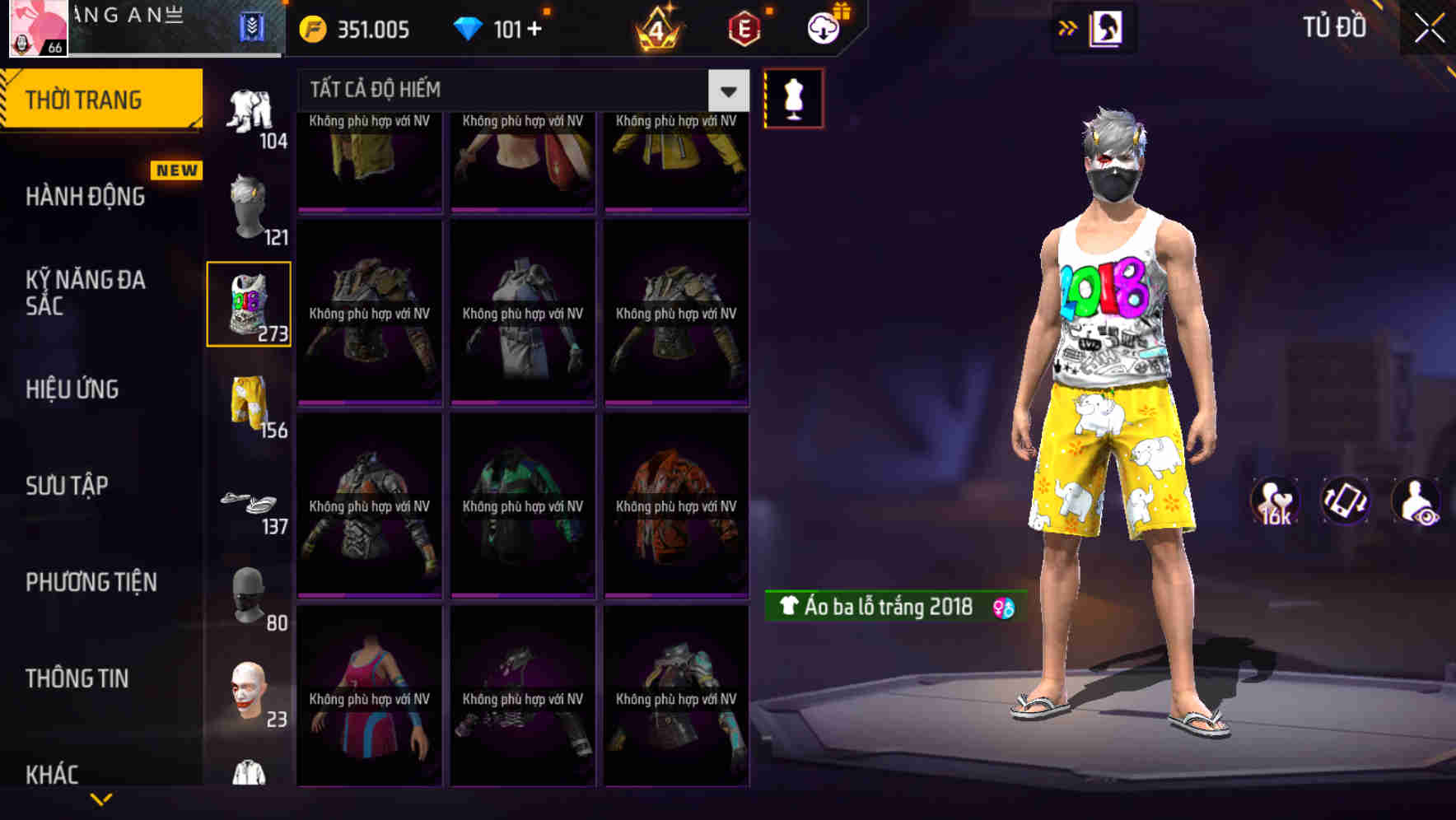
Task: Rotate the character with the phone icon
Action: (1344, 502)
